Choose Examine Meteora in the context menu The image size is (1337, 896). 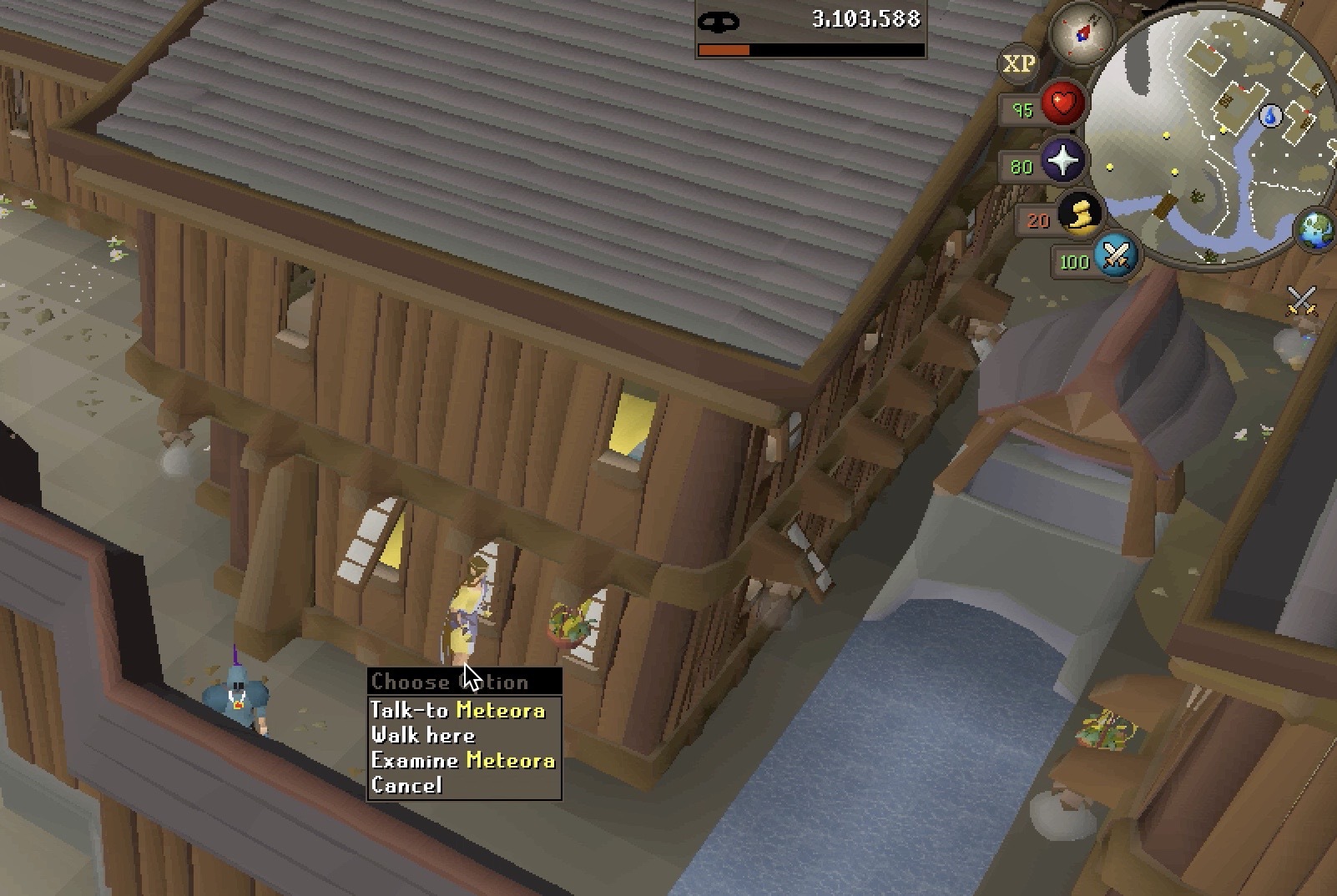point(462,760)
